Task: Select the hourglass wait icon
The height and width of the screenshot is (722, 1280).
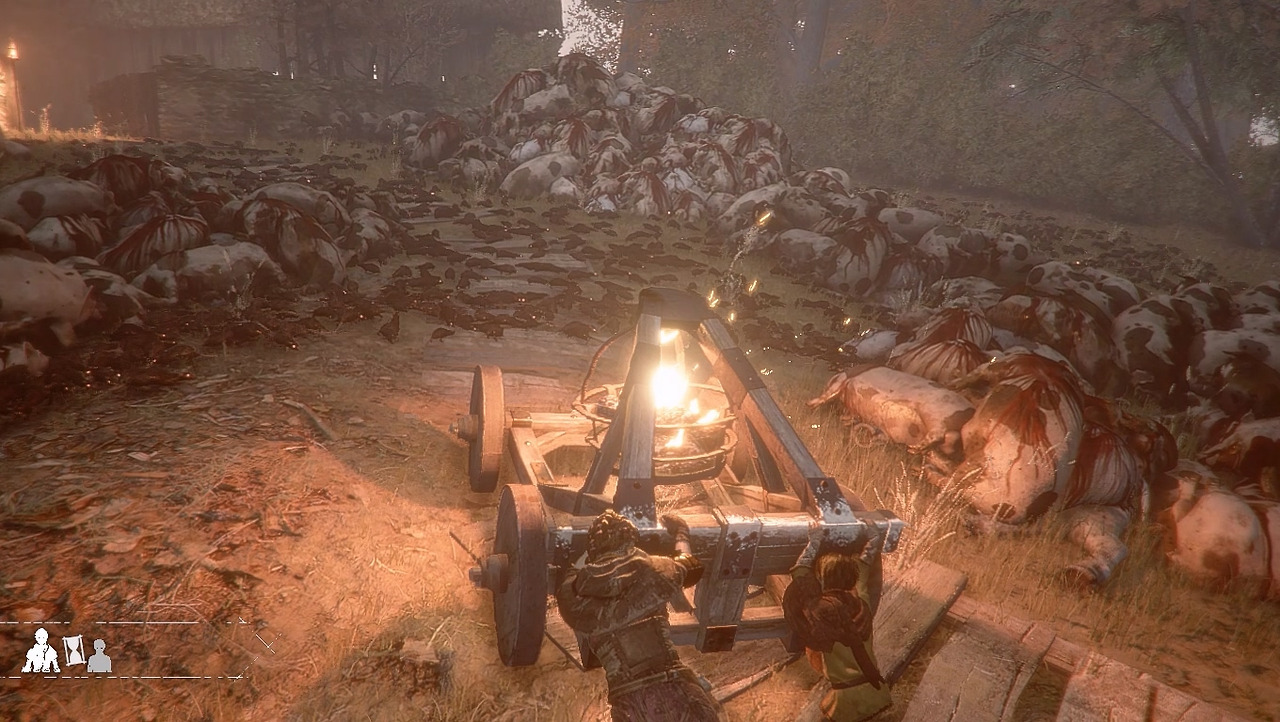Action: [74, 651]
